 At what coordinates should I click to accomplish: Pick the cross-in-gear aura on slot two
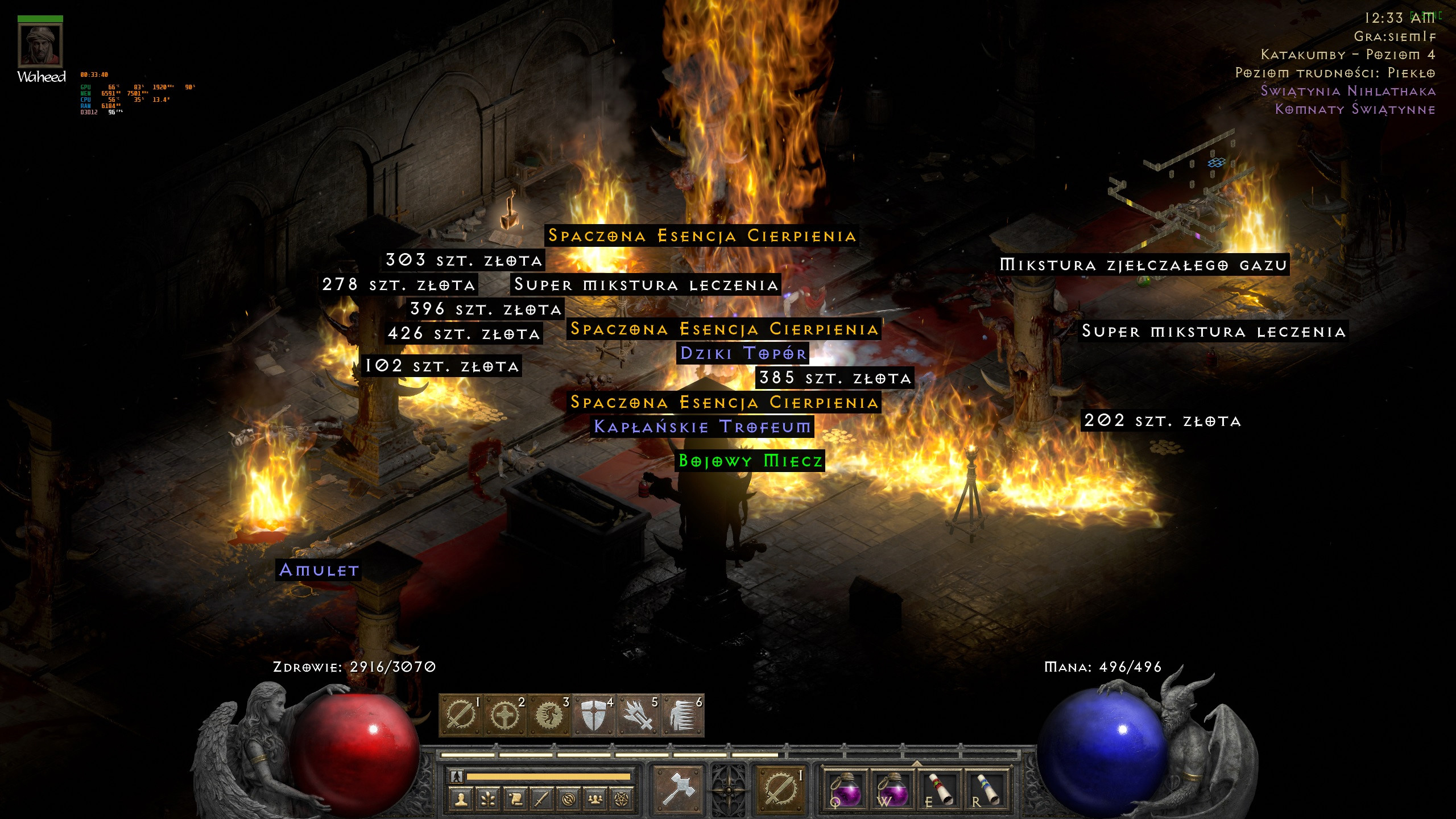click(504, 715)
